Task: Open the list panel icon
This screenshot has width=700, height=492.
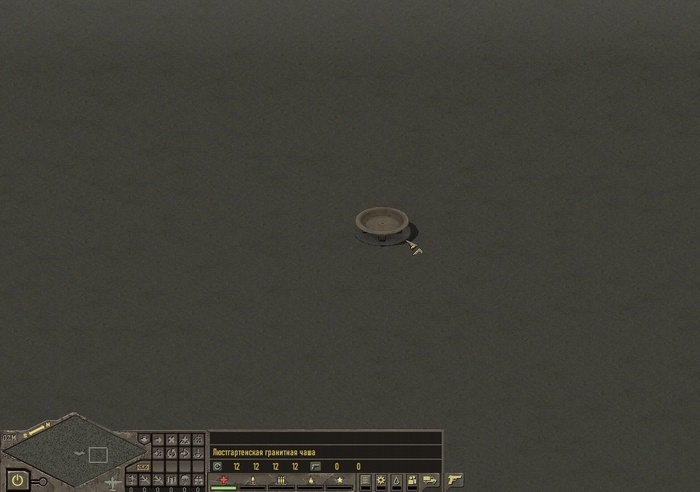Action: point(364,481)
